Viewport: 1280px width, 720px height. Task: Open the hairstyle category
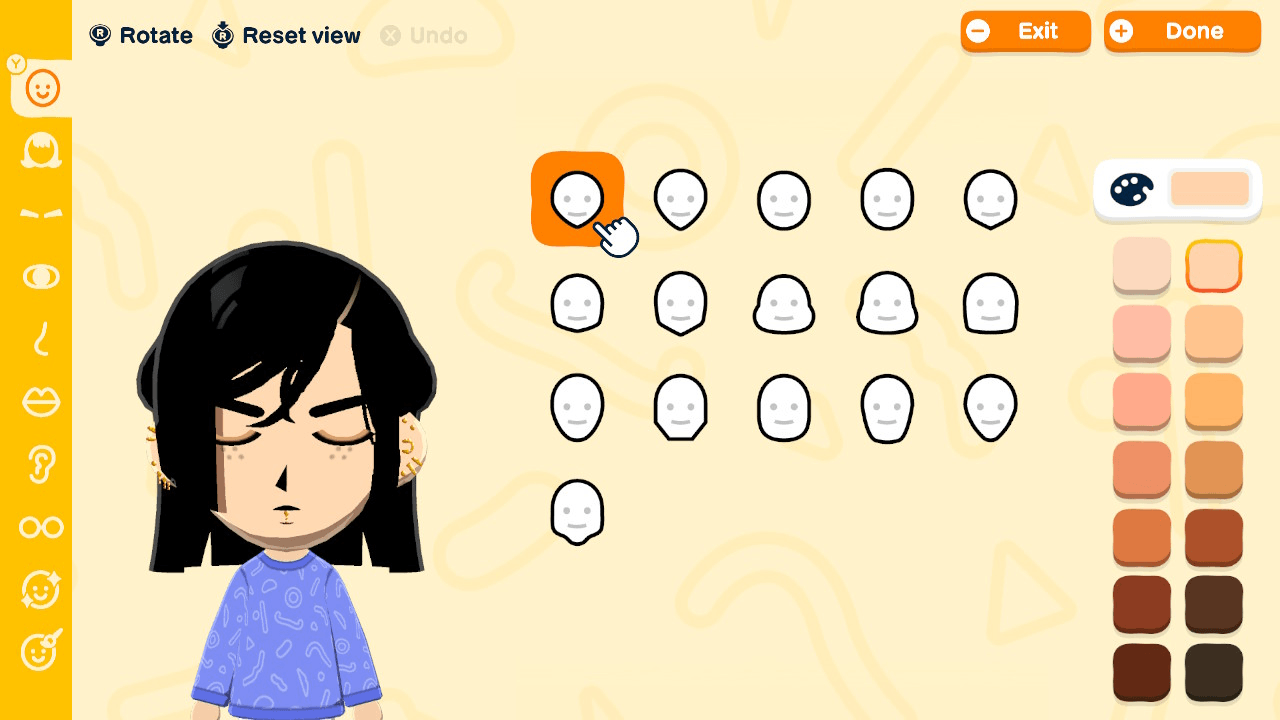click(x=40, y=152)
